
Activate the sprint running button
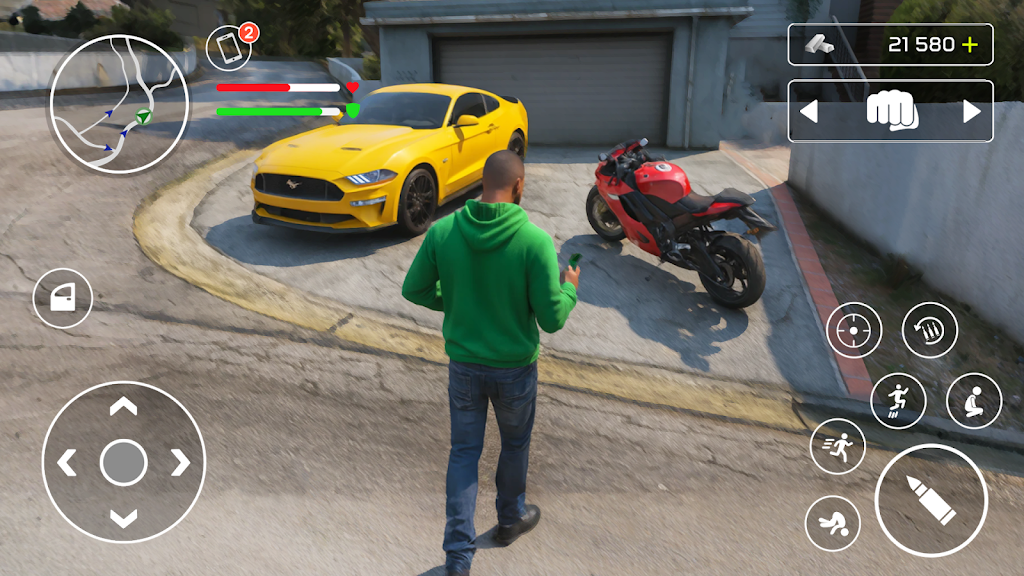click(838, 446)
